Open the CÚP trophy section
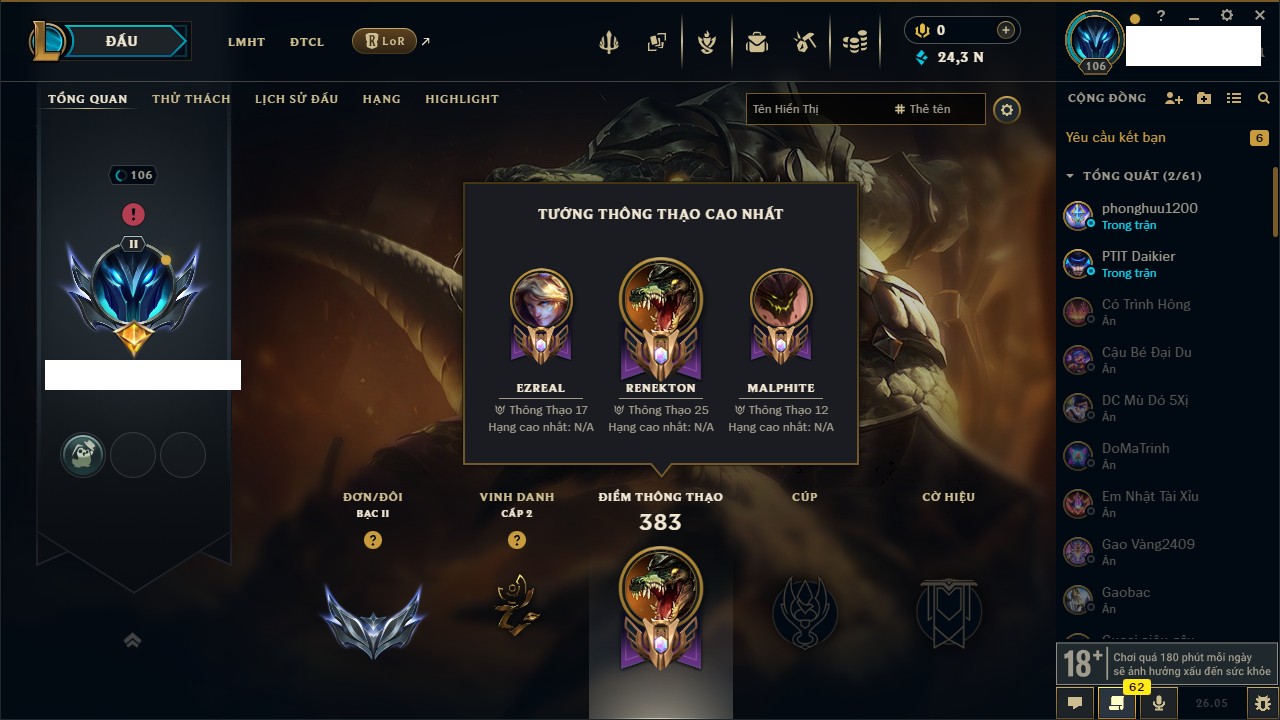 (804, 612)
